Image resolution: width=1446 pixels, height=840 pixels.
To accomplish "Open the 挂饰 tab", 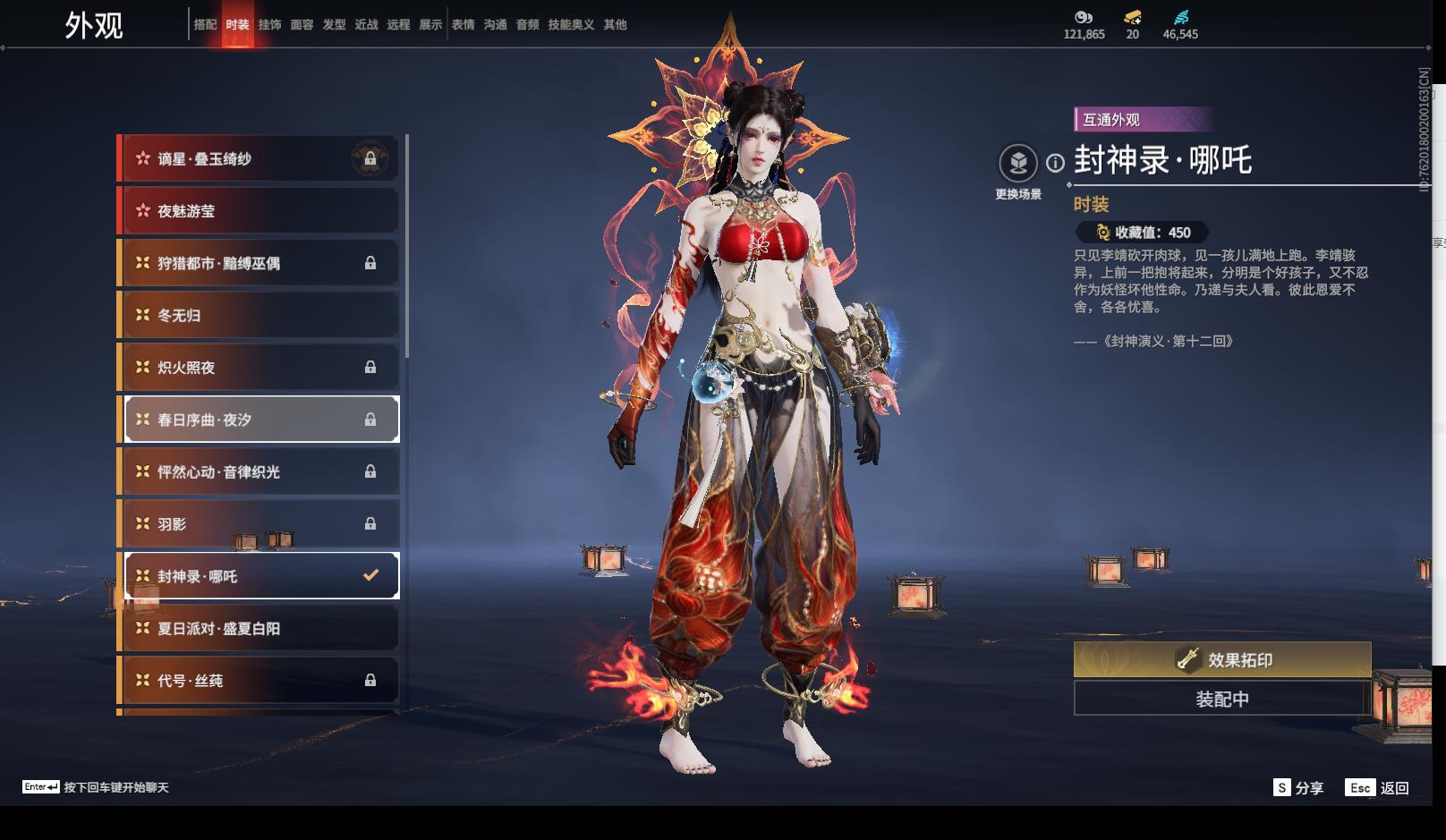I will [x=269, y=24].
